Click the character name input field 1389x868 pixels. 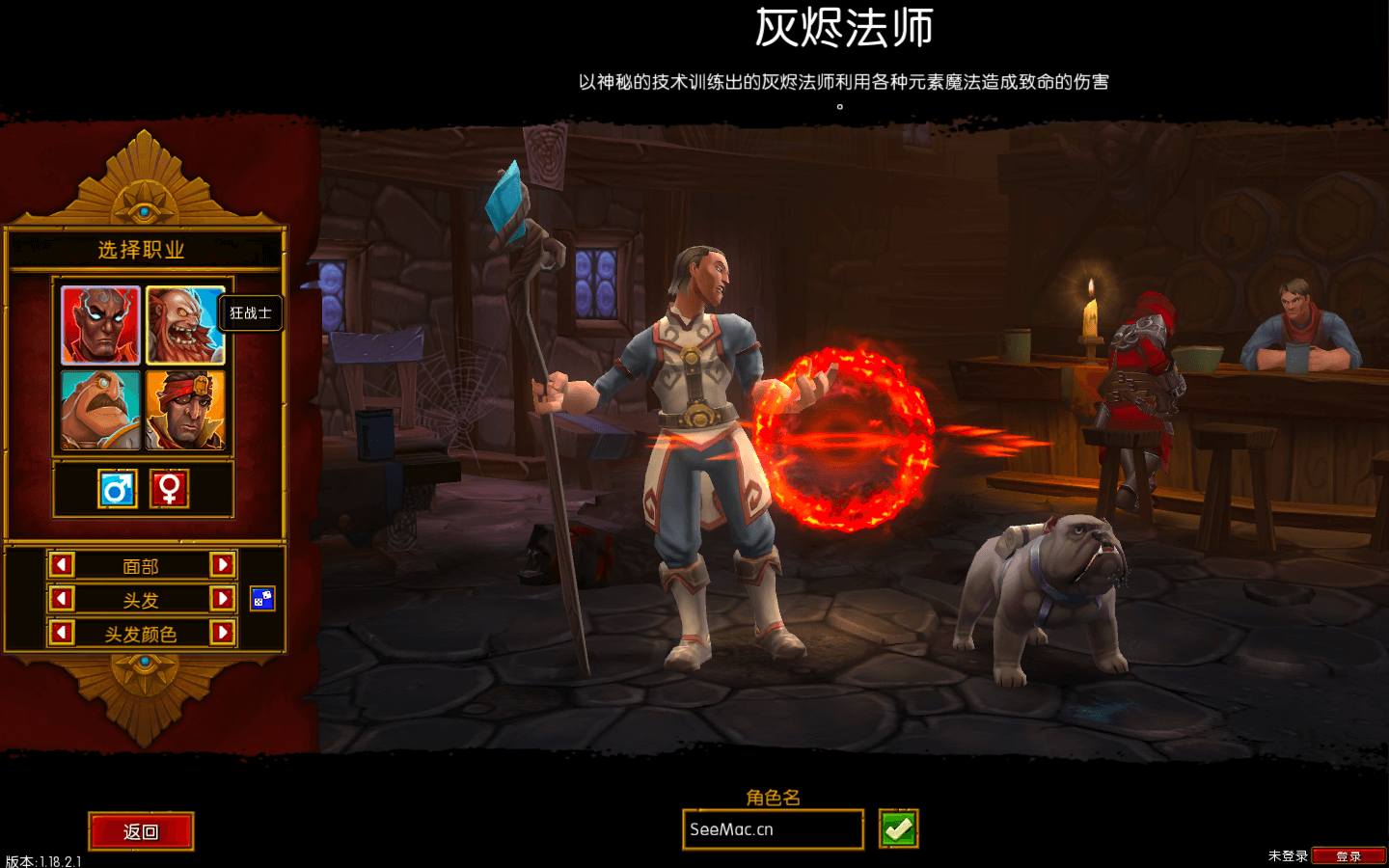coord(772,829)
